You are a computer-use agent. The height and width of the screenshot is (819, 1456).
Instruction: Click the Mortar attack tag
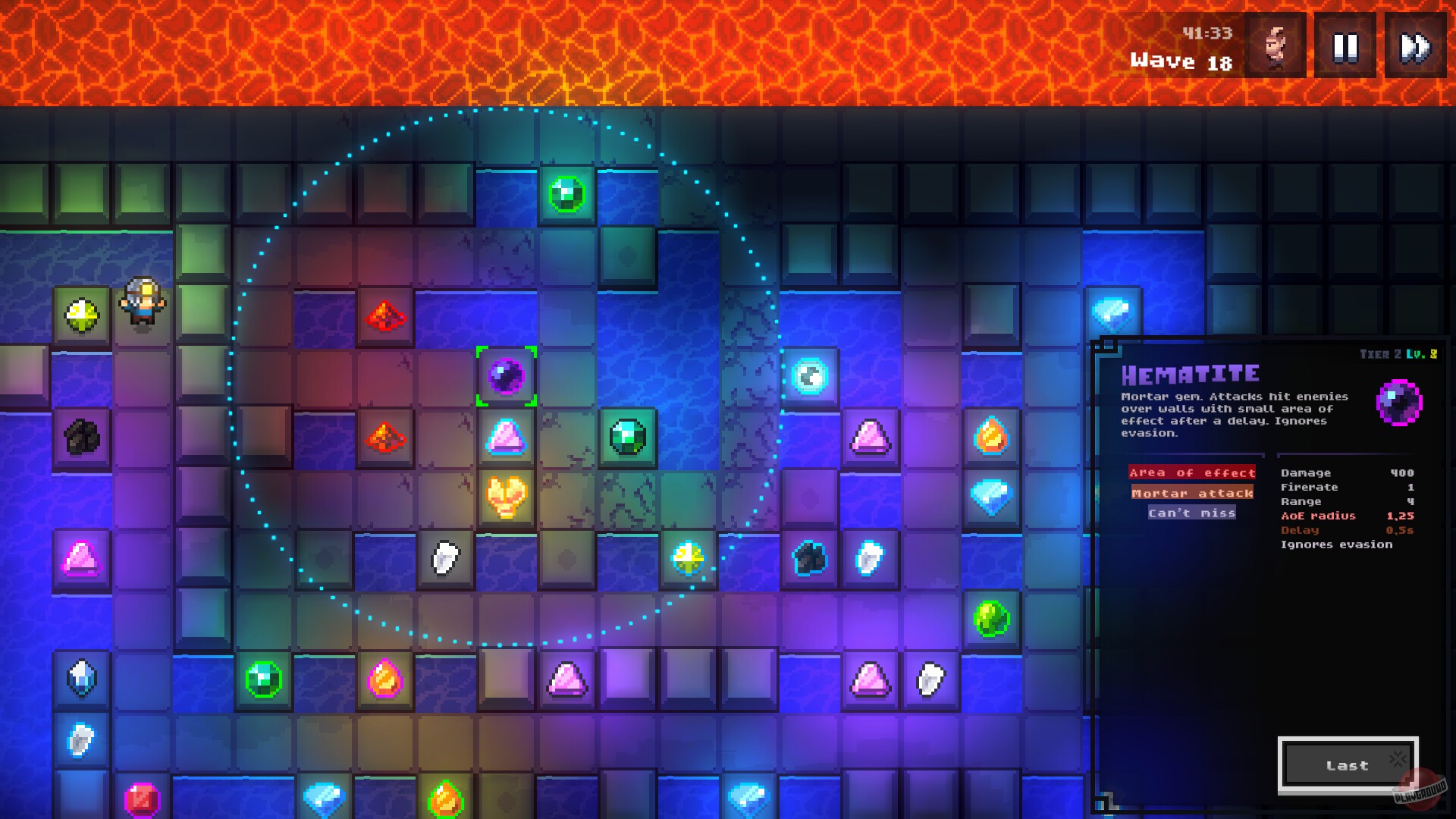pyautogui.click(x=1192, y=494)
